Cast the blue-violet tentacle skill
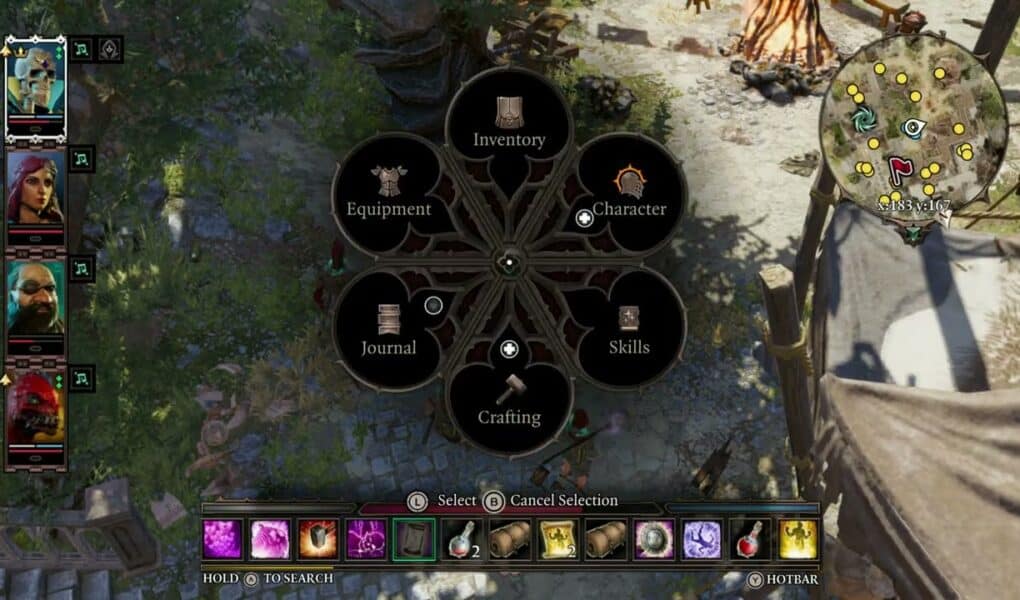The height and width of the screenshot is (600, 1020). point(702,539)
